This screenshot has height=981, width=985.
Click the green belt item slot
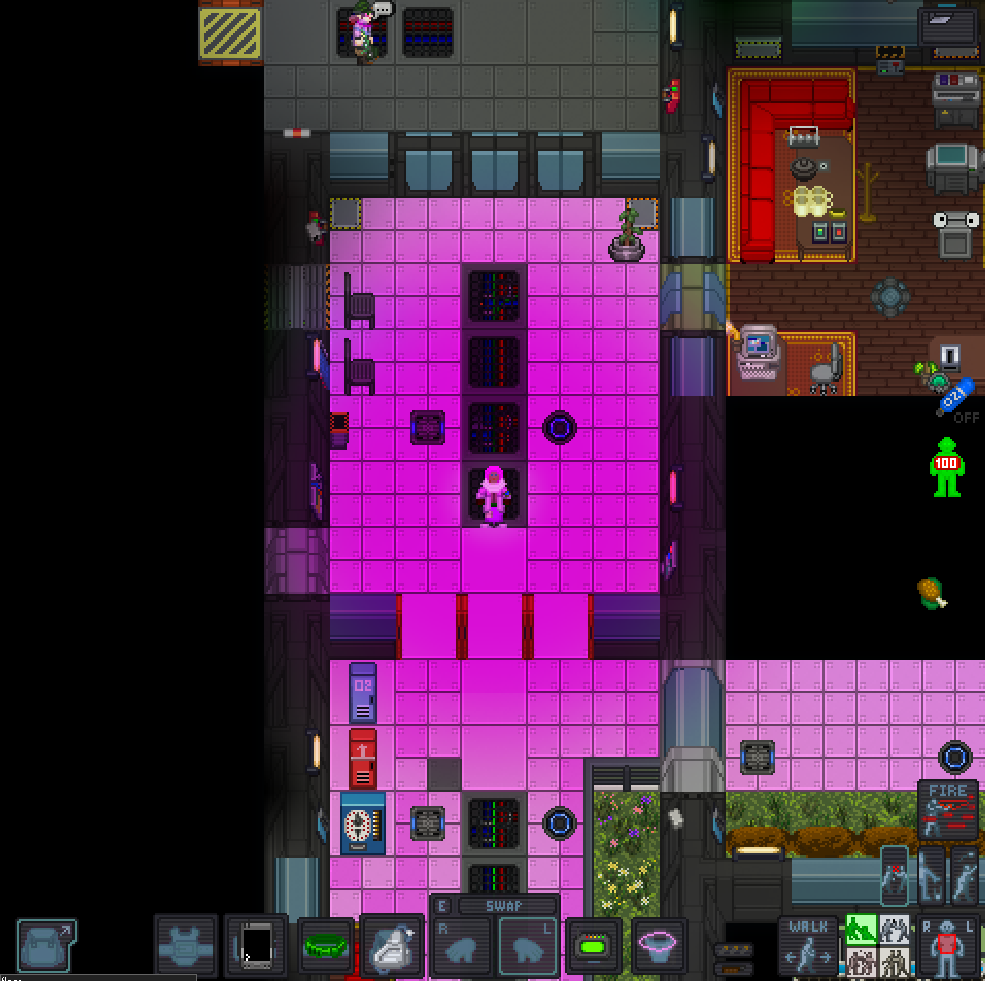(326, 945)
